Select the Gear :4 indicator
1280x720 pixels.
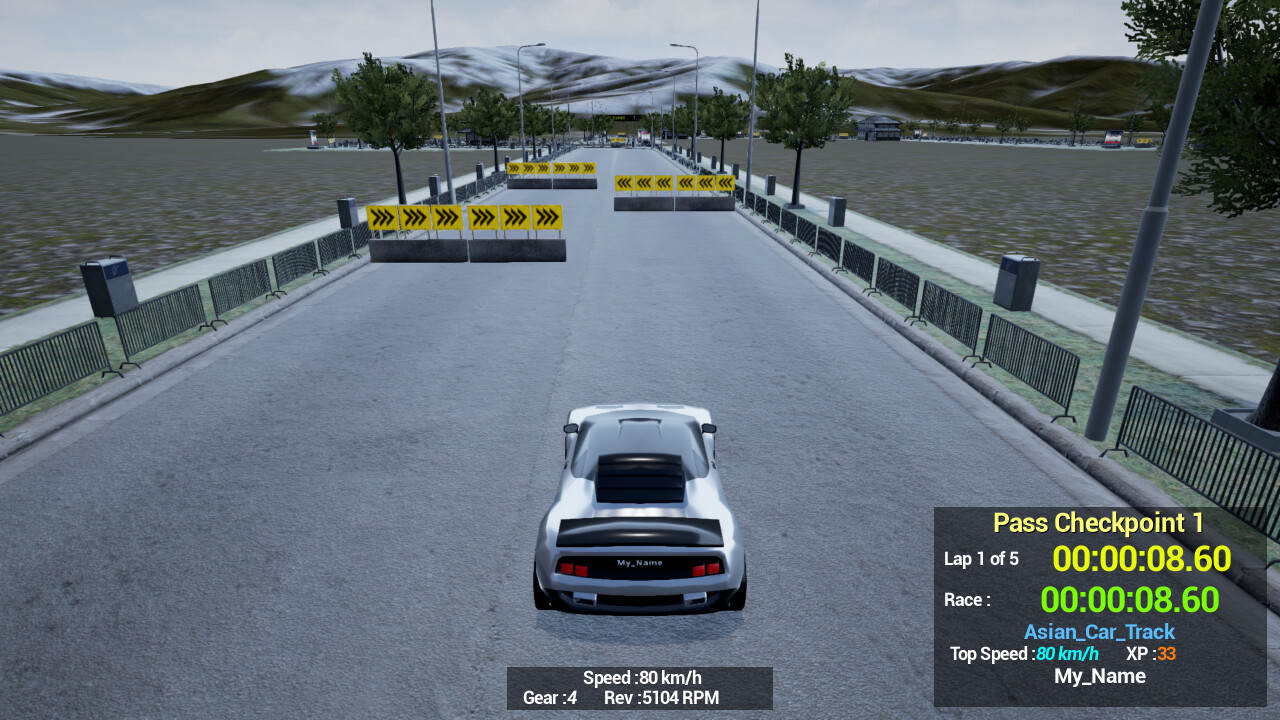[x=549, y=699]
